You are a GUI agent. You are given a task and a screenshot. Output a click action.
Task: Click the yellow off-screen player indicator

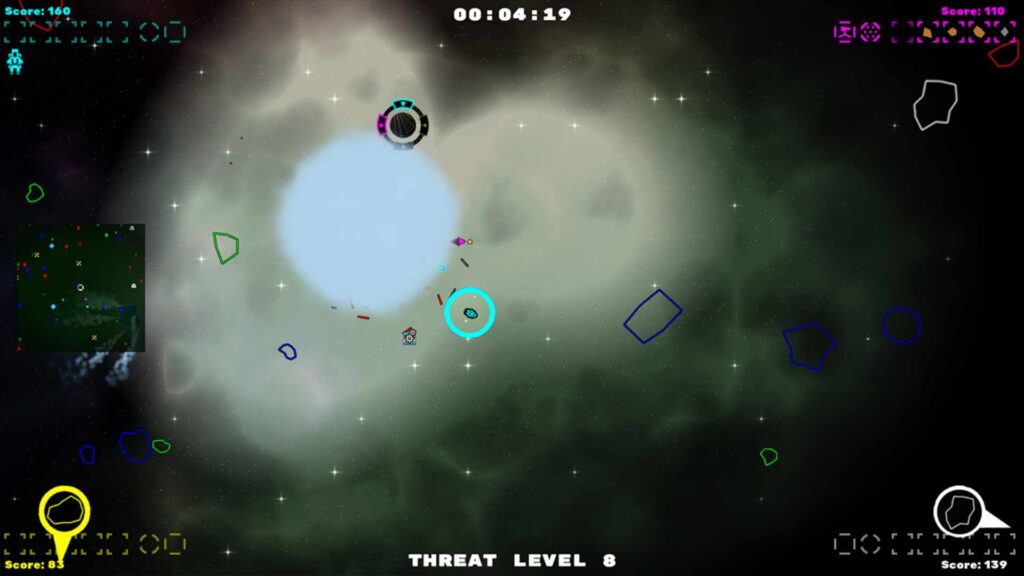[x=64, y=511]
